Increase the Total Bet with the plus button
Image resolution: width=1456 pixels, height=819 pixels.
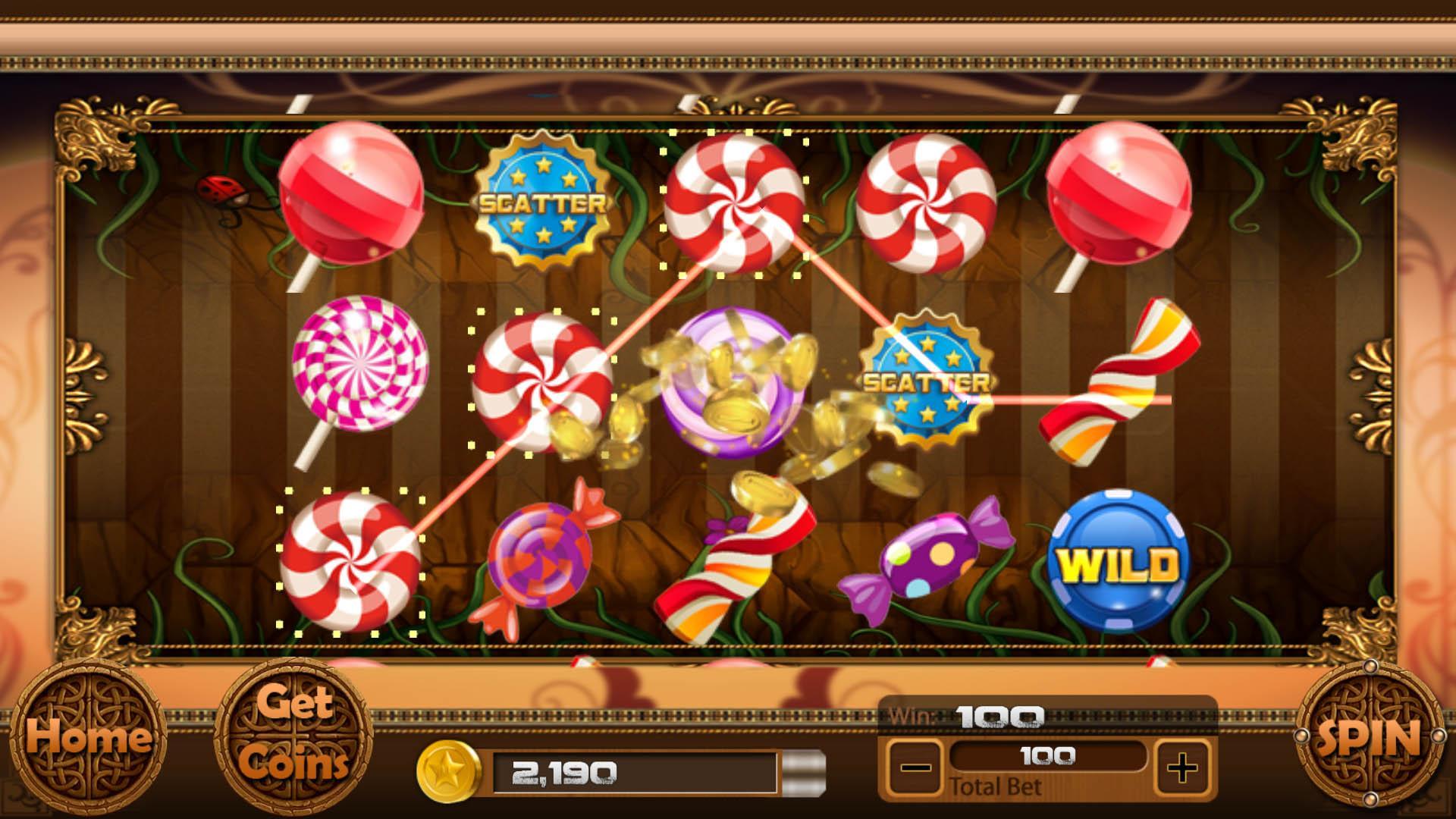pos(1180,767)
